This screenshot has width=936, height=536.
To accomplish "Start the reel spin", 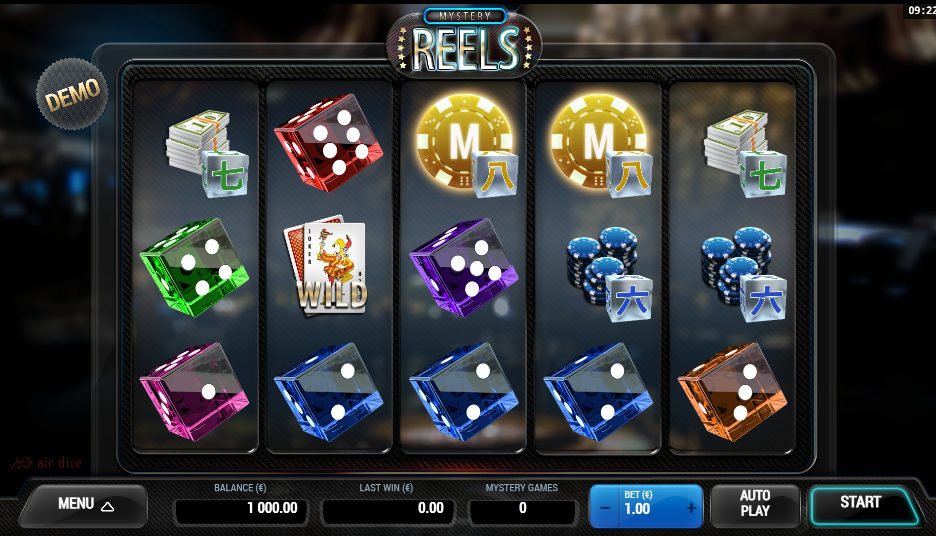I will tap(860, 503).
